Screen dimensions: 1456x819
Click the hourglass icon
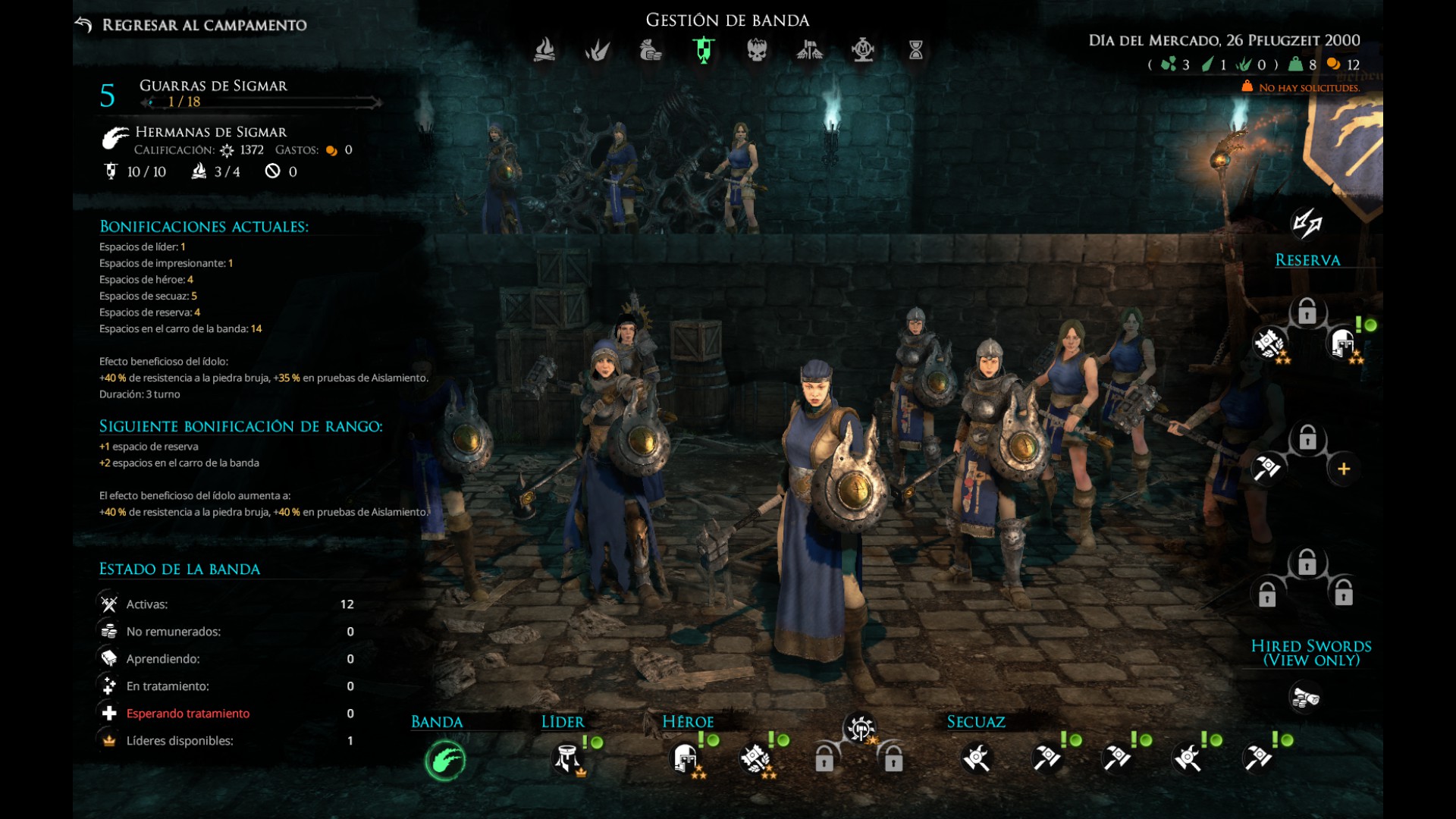pyautogui.click(x=916, y=50)
